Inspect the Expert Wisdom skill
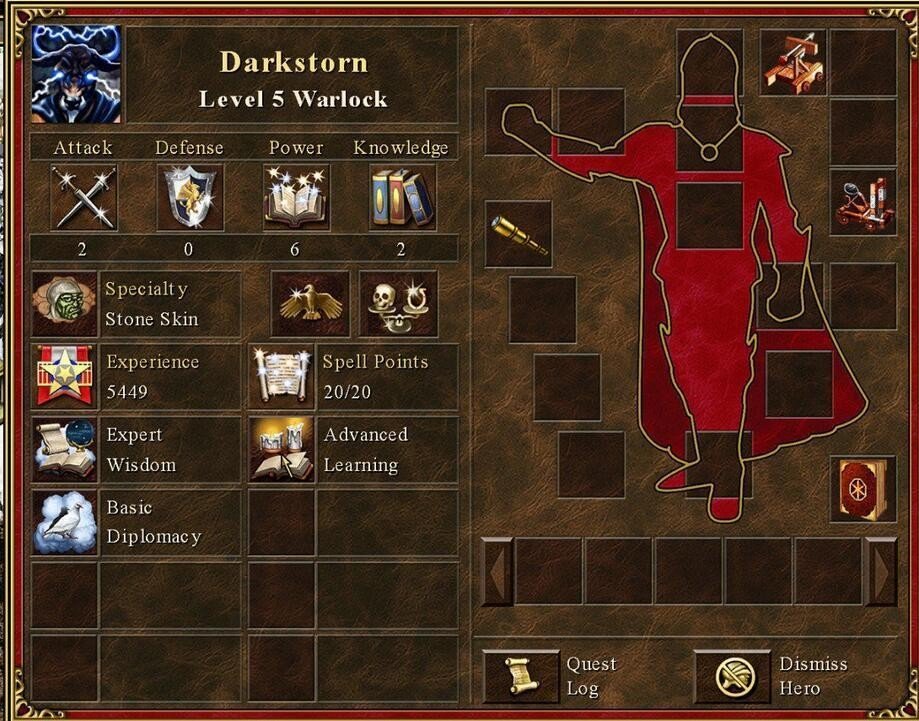 coord(64,450)
